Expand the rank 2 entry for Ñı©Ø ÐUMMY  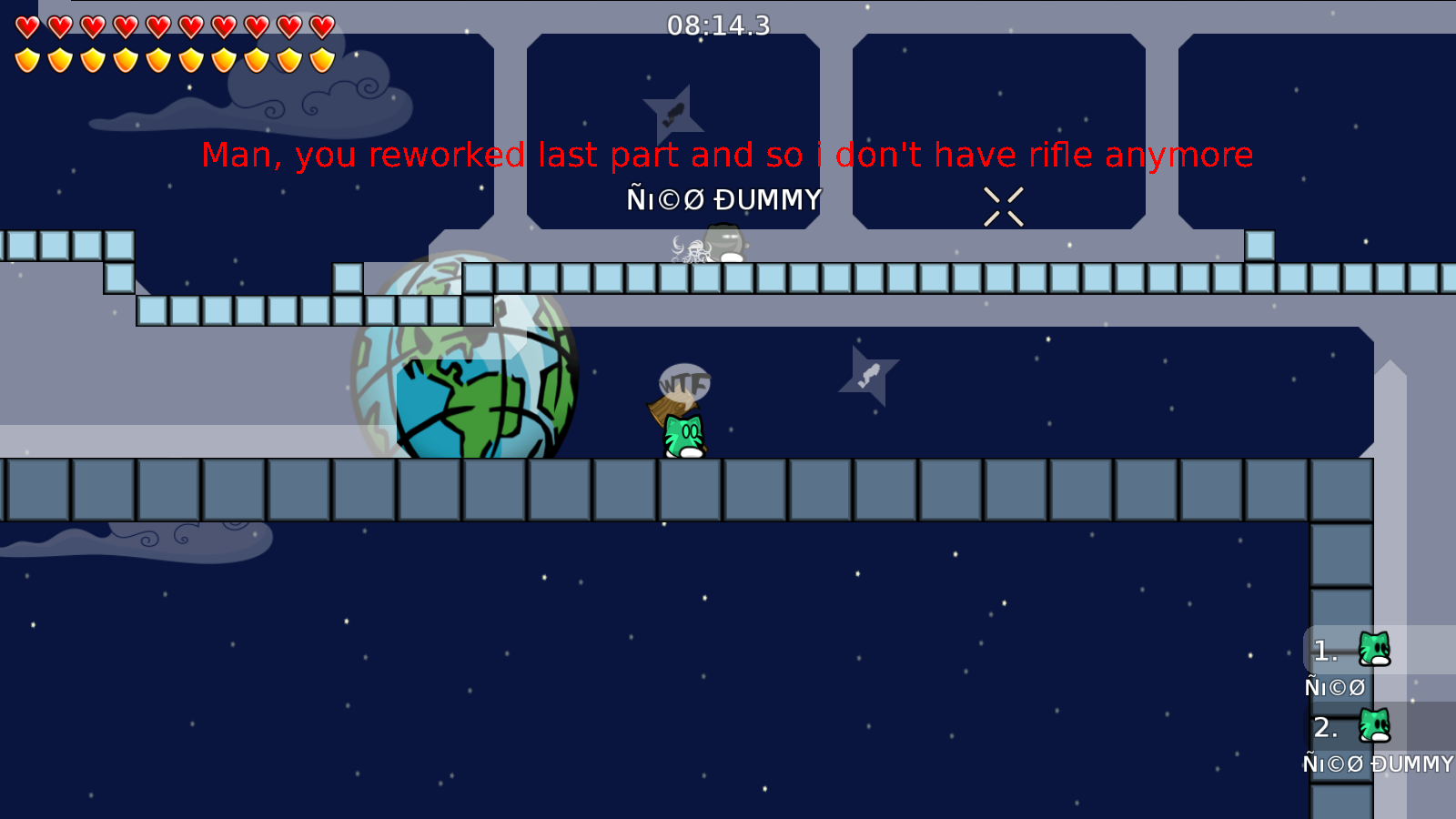tap(1324, 726)
